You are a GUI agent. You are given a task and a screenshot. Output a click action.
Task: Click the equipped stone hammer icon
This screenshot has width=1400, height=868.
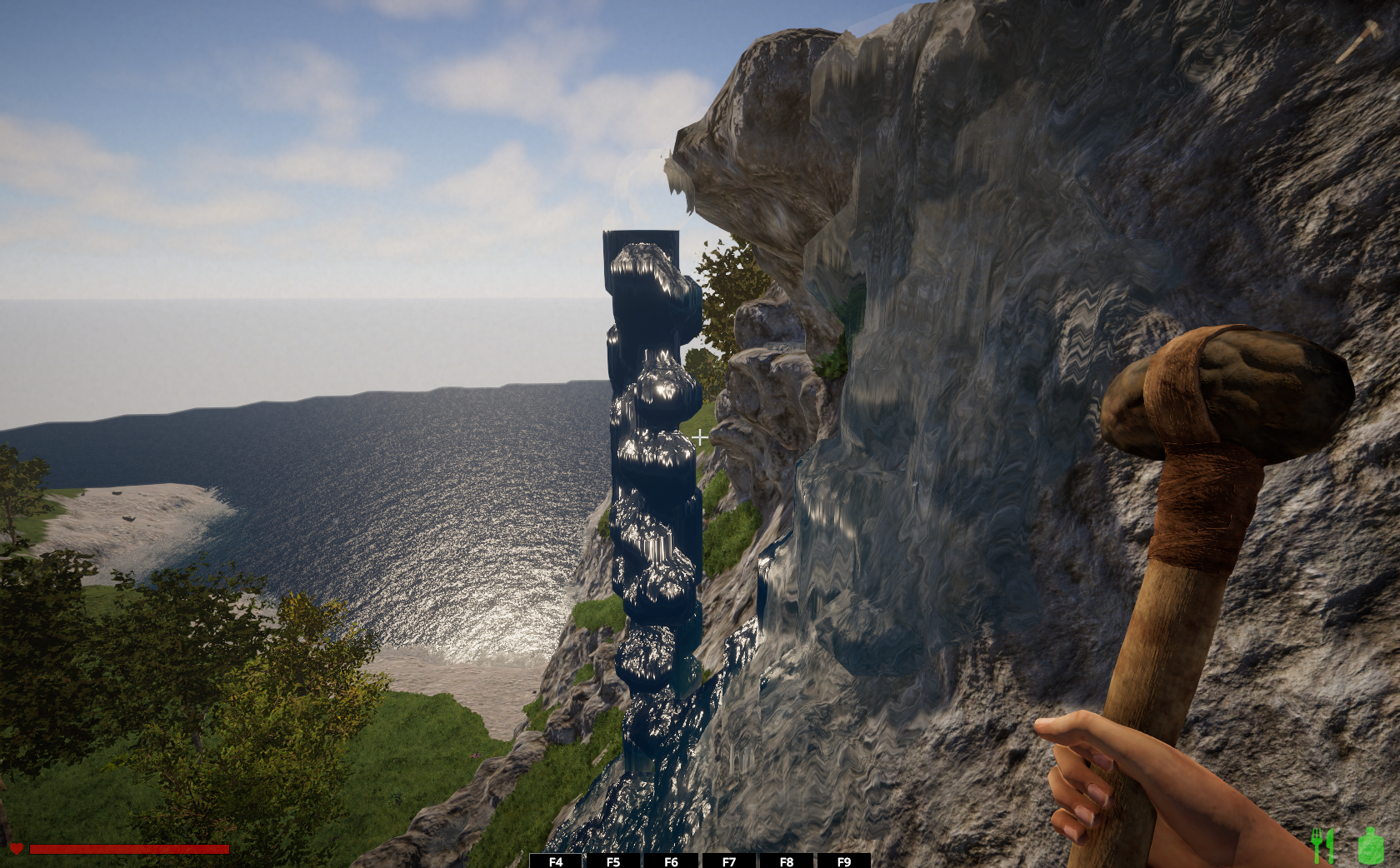click(1360, 41)
